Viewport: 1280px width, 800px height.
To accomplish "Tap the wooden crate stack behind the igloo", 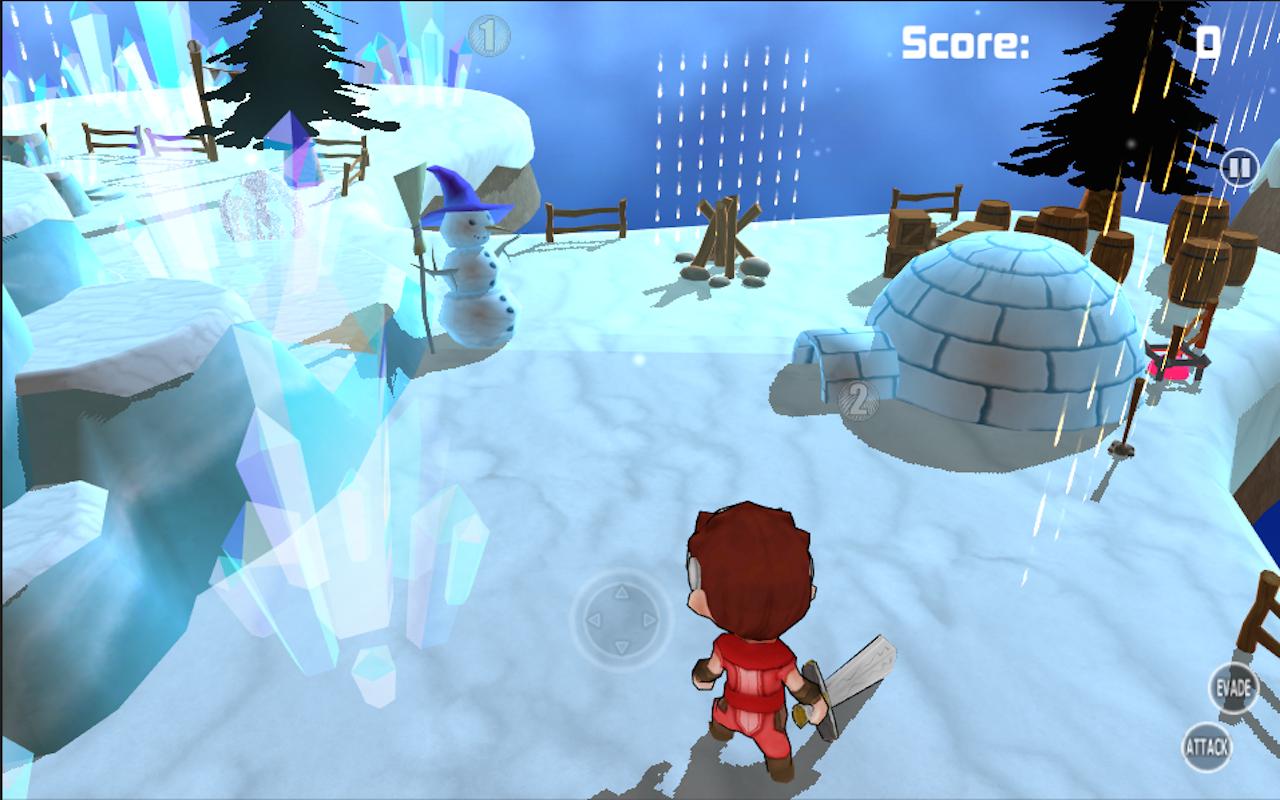I will tap(910, 230).
